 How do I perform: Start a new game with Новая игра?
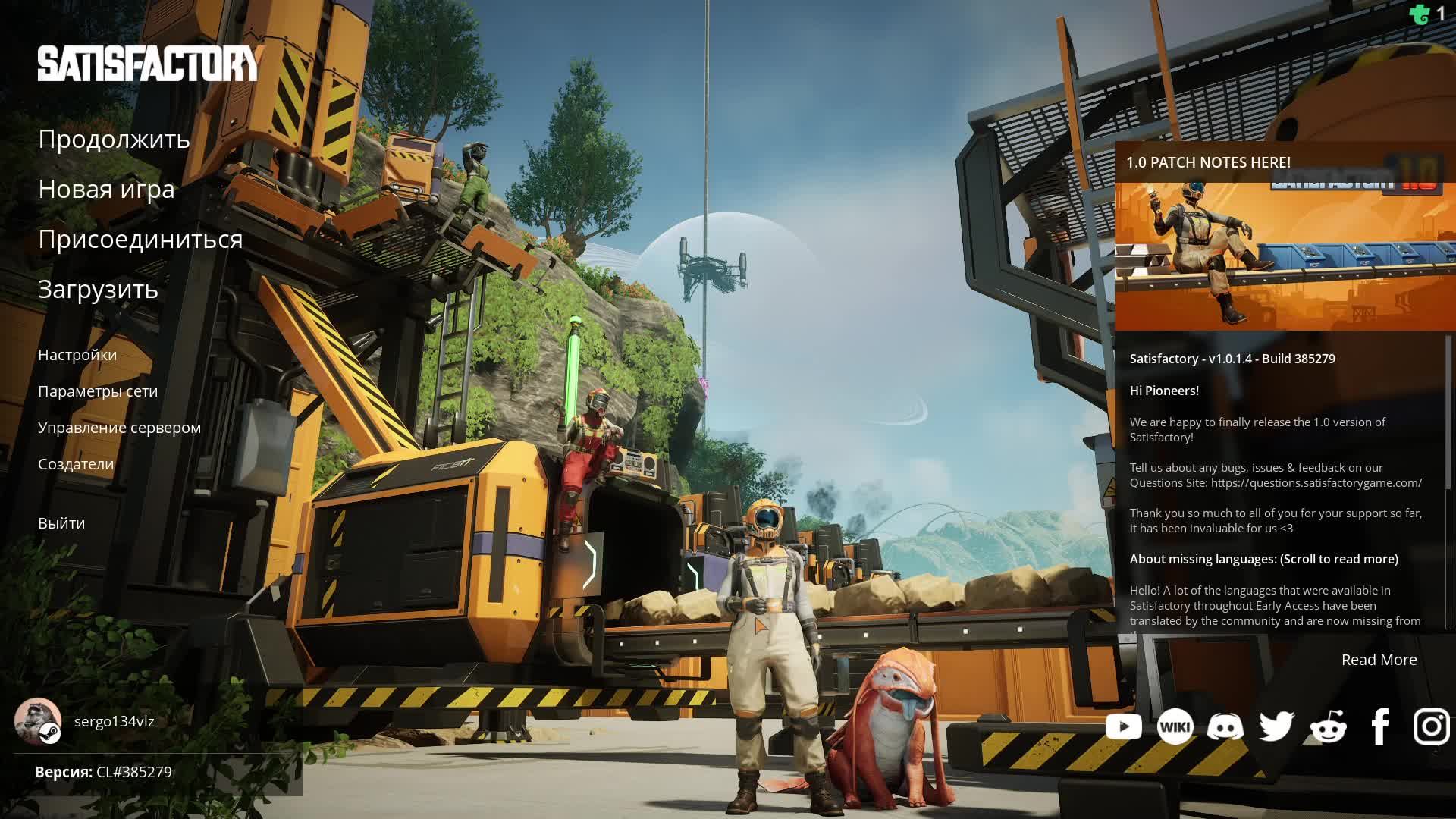tap(106, 190)
